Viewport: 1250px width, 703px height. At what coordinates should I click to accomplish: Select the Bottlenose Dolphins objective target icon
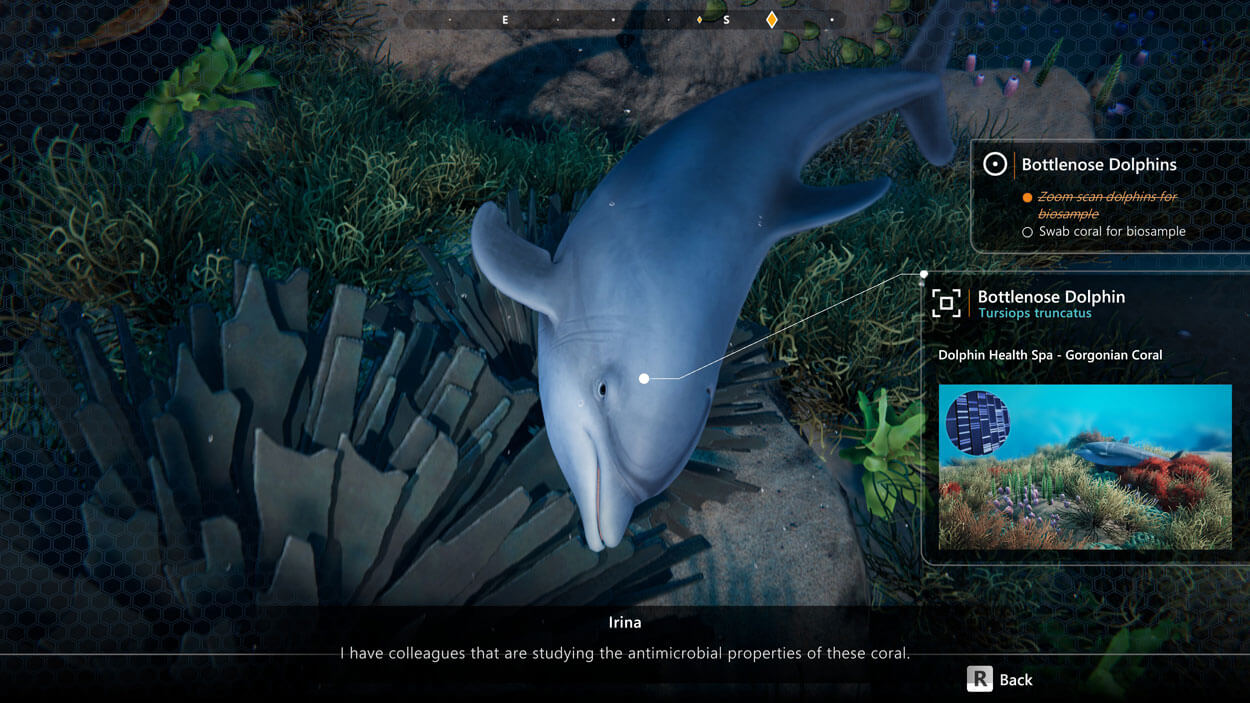(x=994, y=165)
